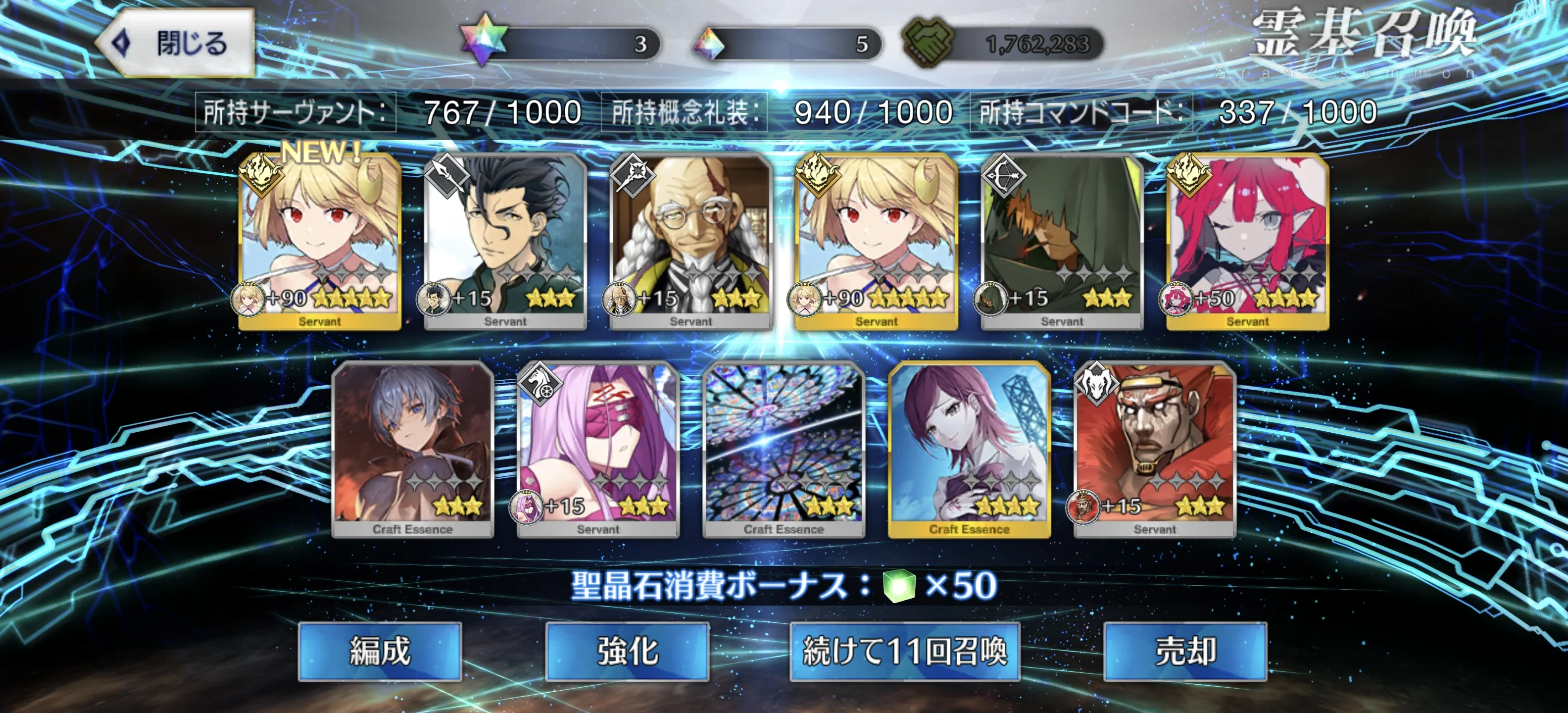The width and height of the screenshot is (1568, 713).
Task: Tap 続けて11回召喚 to summon again
Action: [x=905, y=651]
